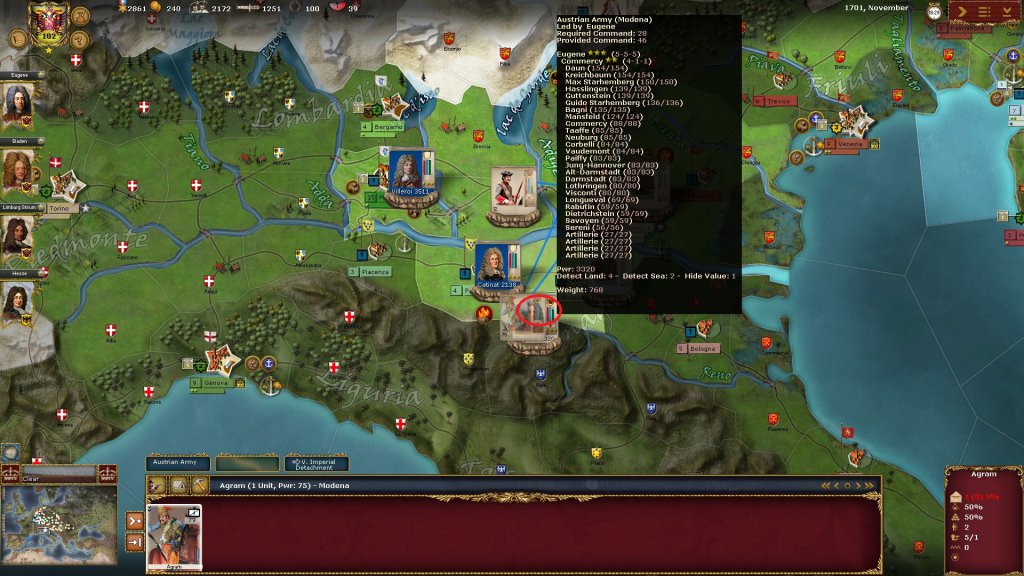Select the Austrian Army tab
Viewport: 1024px width, 576px height.
(x=178, y=464)
